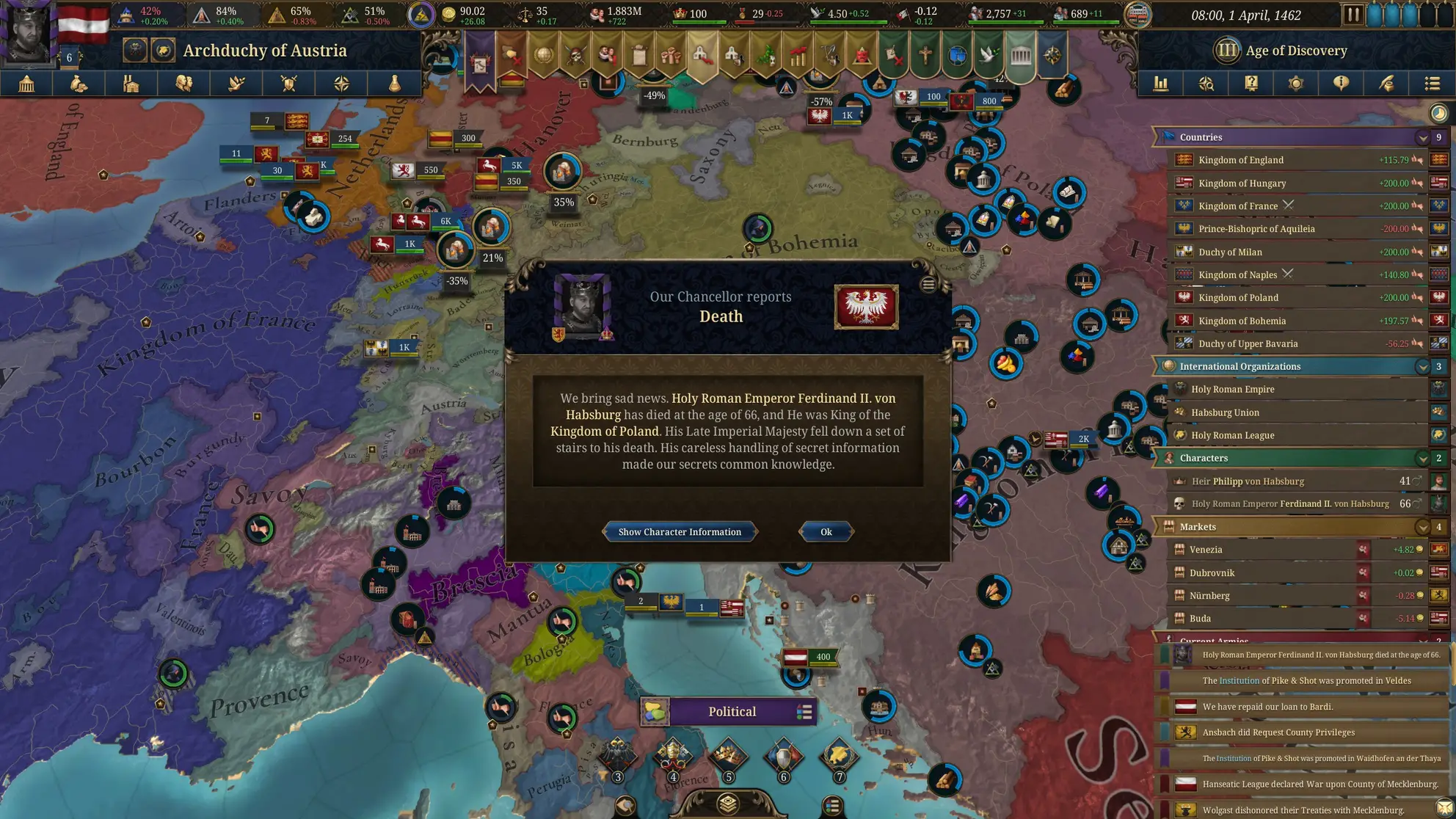Collapse the Countries list
The width and height of the screenshot is (1456, 819).
(x=1424, y=137)
